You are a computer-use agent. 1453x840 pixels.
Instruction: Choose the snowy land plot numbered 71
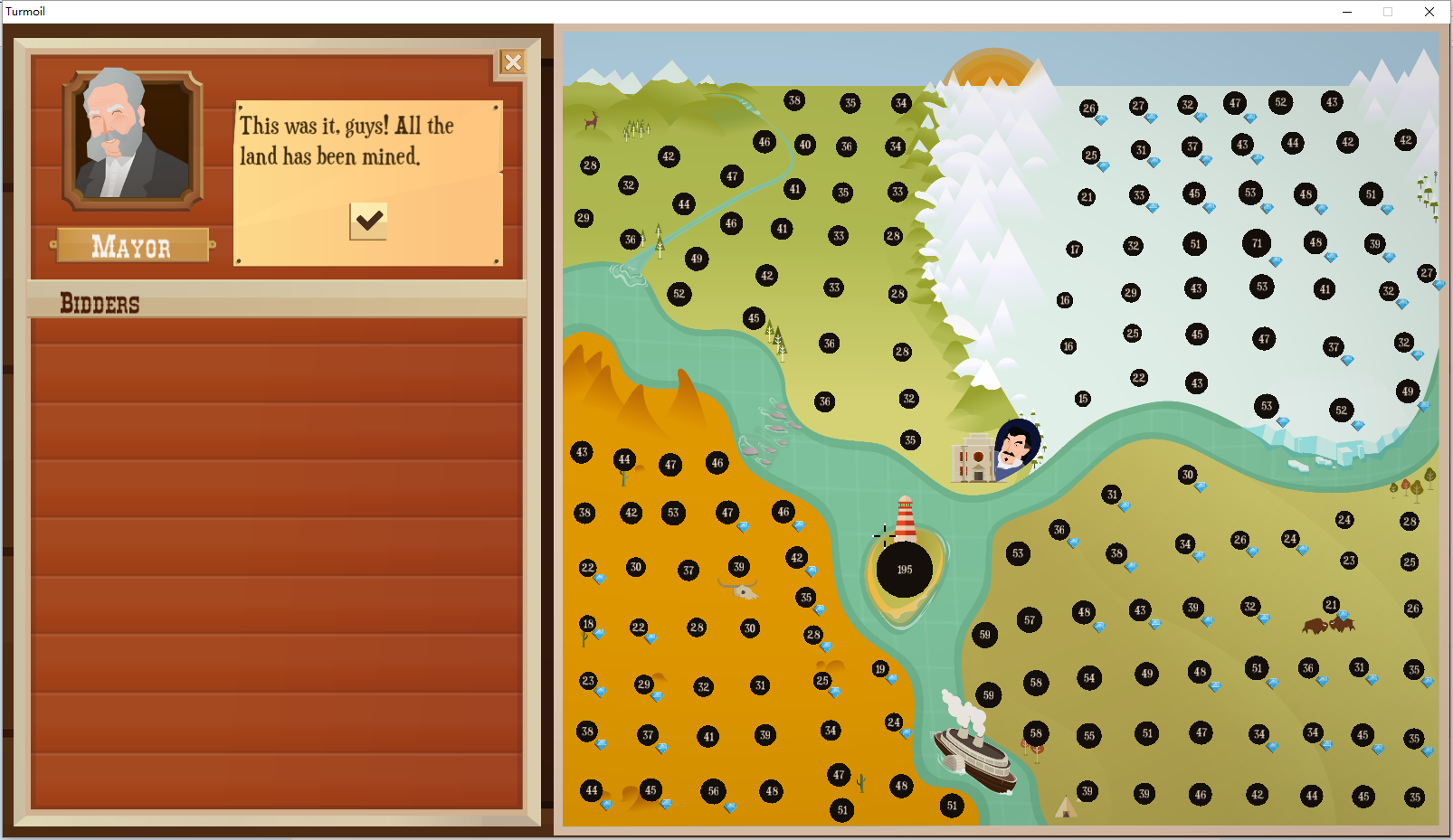tap(1257, 242)
